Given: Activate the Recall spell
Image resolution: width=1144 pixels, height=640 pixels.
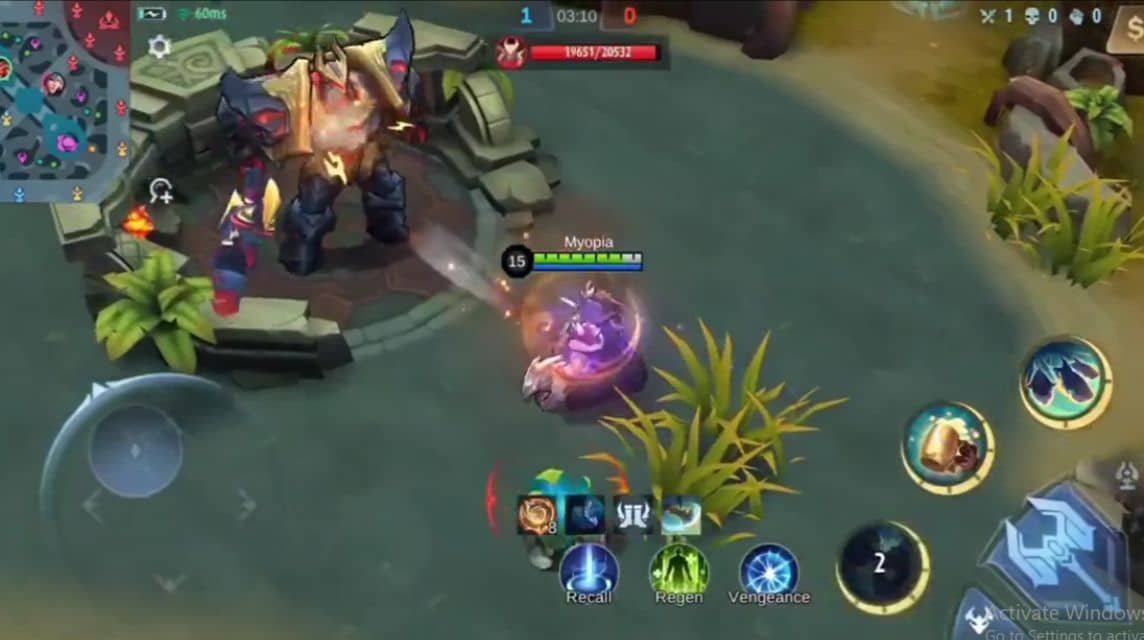Looking at the screenshot, I should click(x=588, y=571).
